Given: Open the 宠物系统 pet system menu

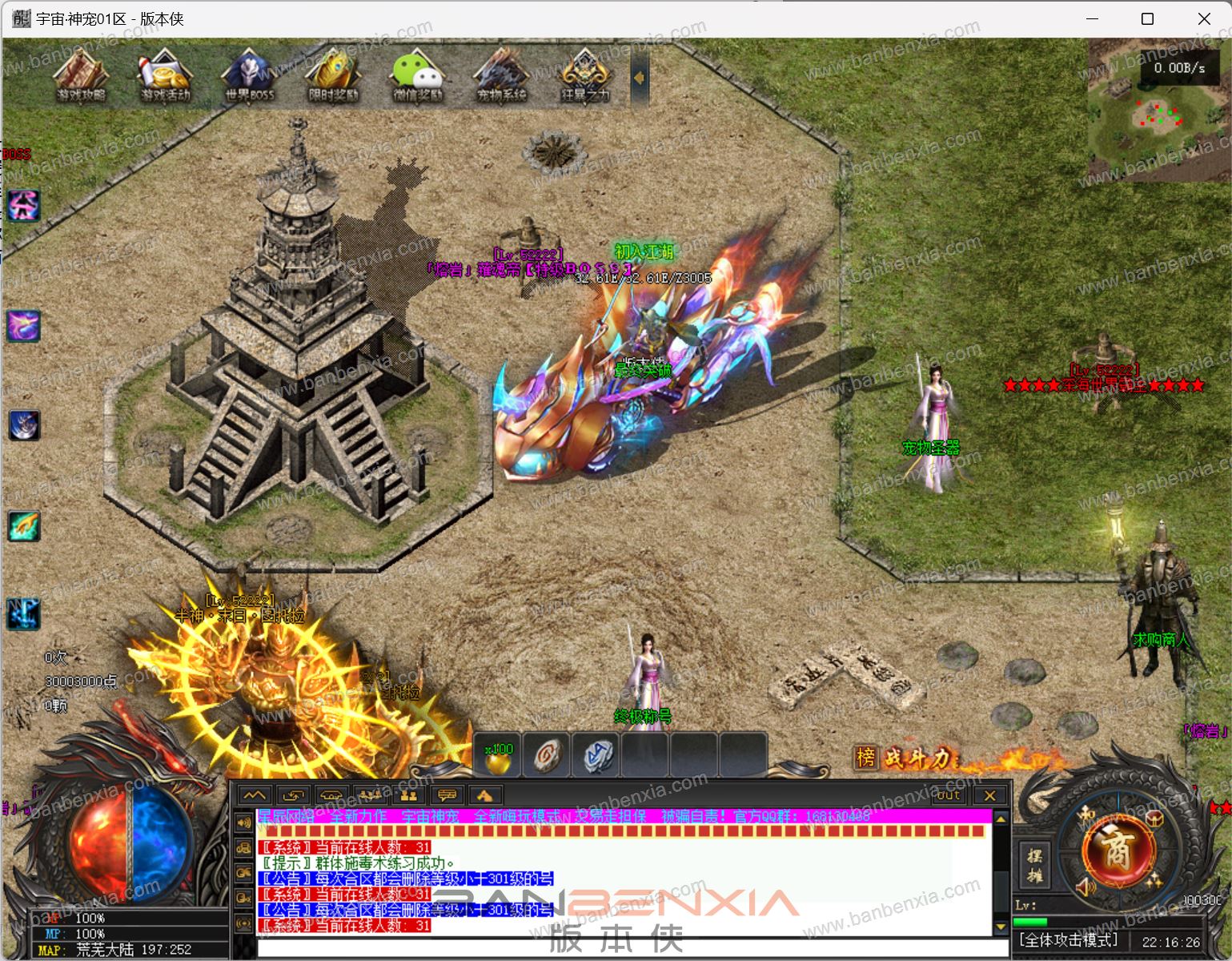Looking at the screenshot, I should click(501, 74).
